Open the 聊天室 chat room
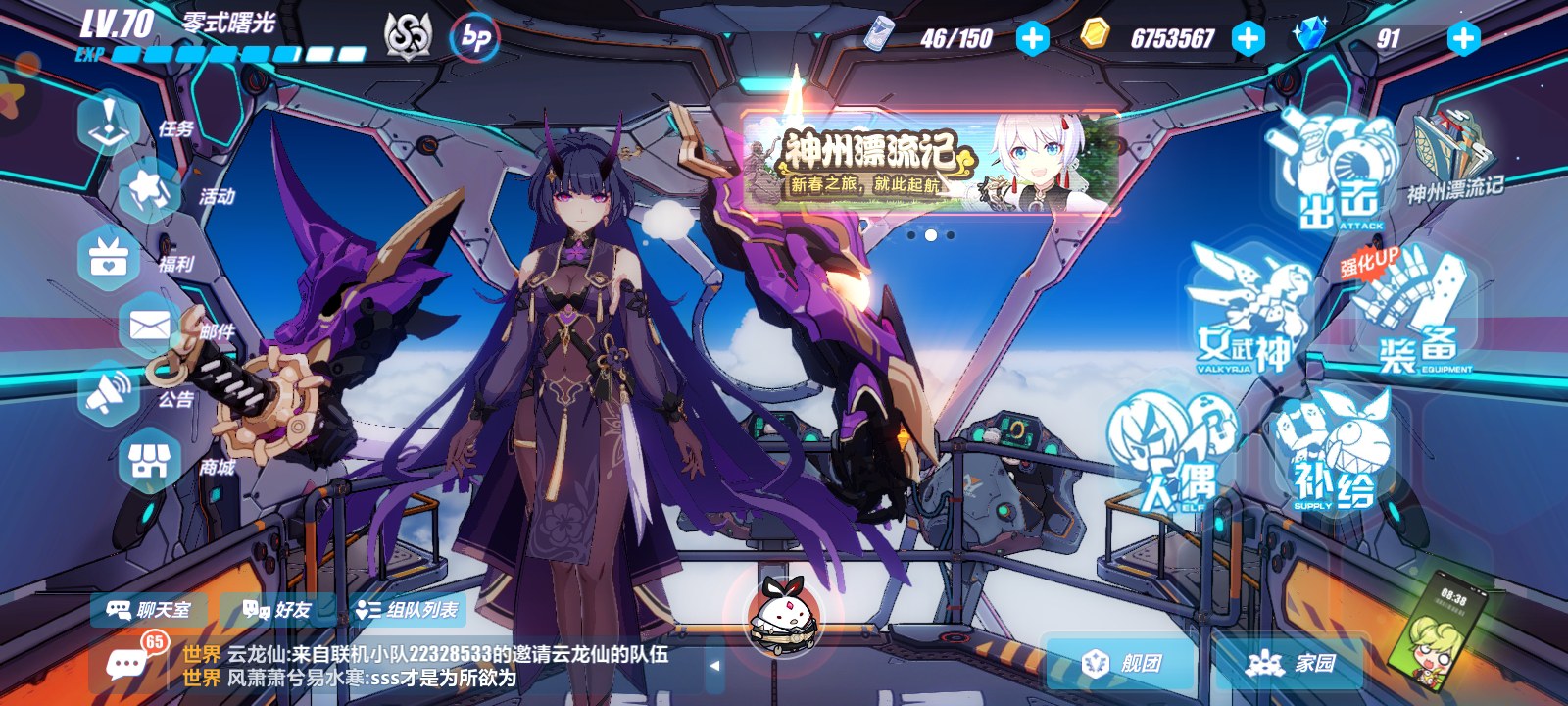Viewport: 1568px width, 706px height. (150, 610)
